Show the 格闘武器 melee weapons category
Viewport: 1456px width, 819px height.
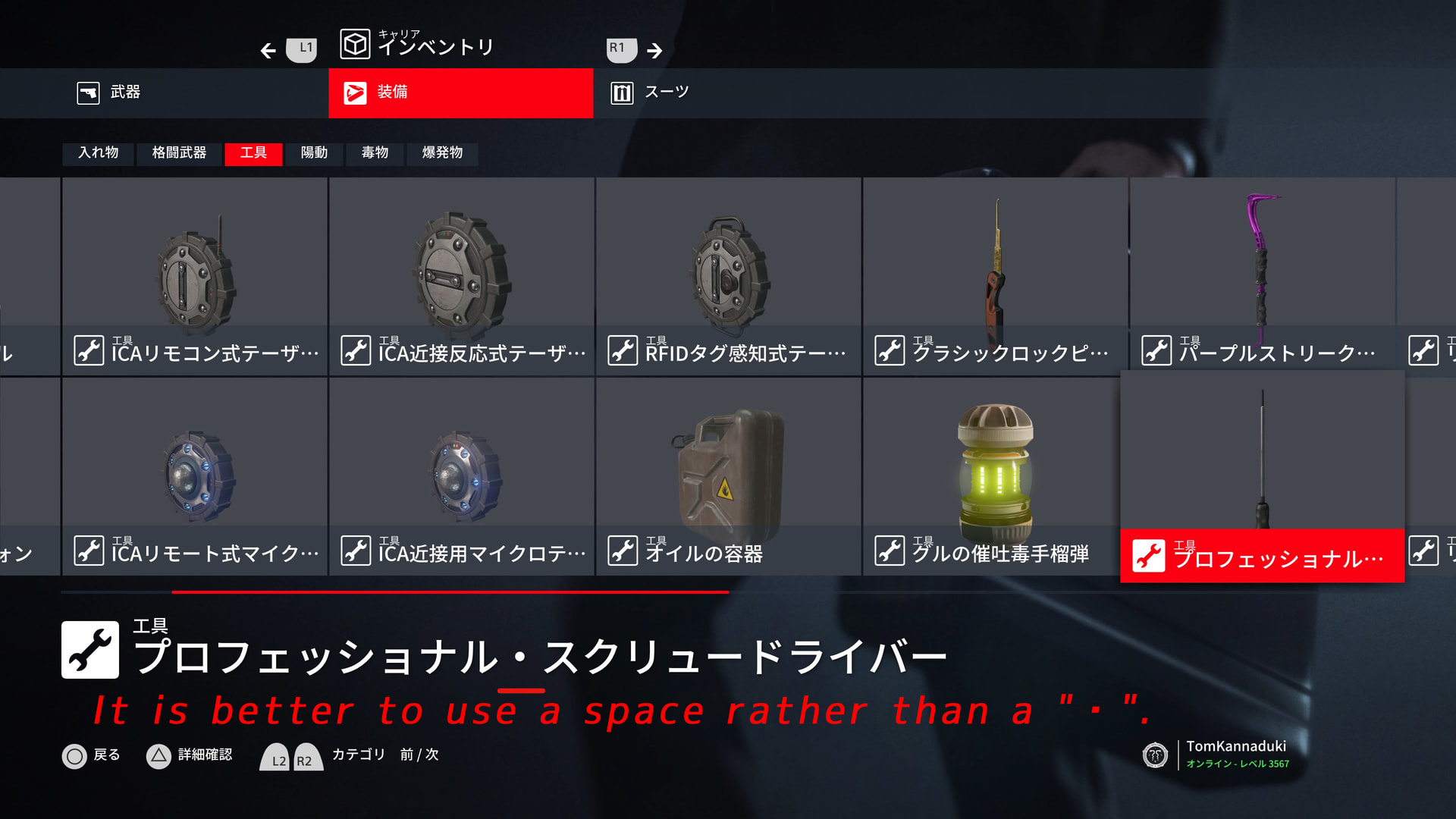click(x=179, y=153)
